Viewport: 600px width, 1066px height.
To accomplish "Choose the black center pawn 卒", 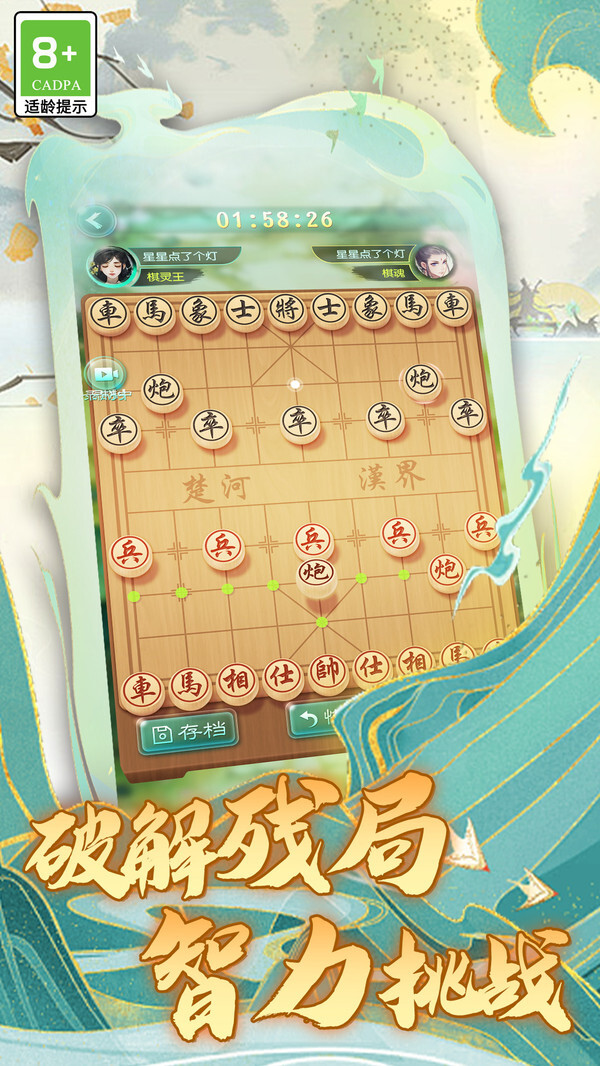I will [299, 422].
